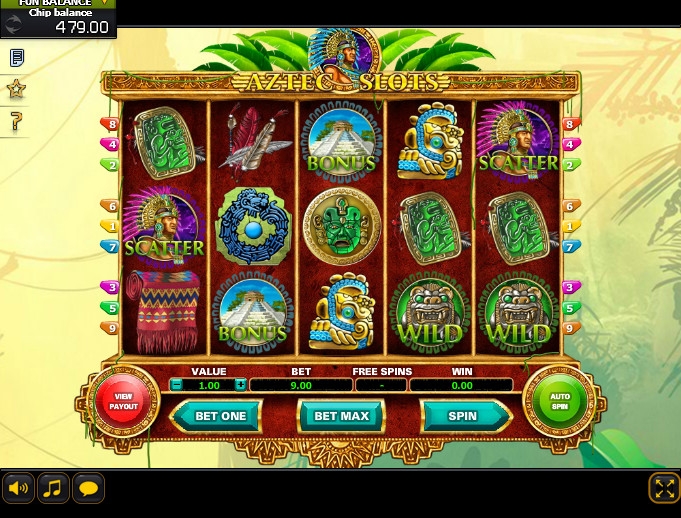
Task: Spin the slot reels
Action: pyautogui.click(x=462, y=416)
